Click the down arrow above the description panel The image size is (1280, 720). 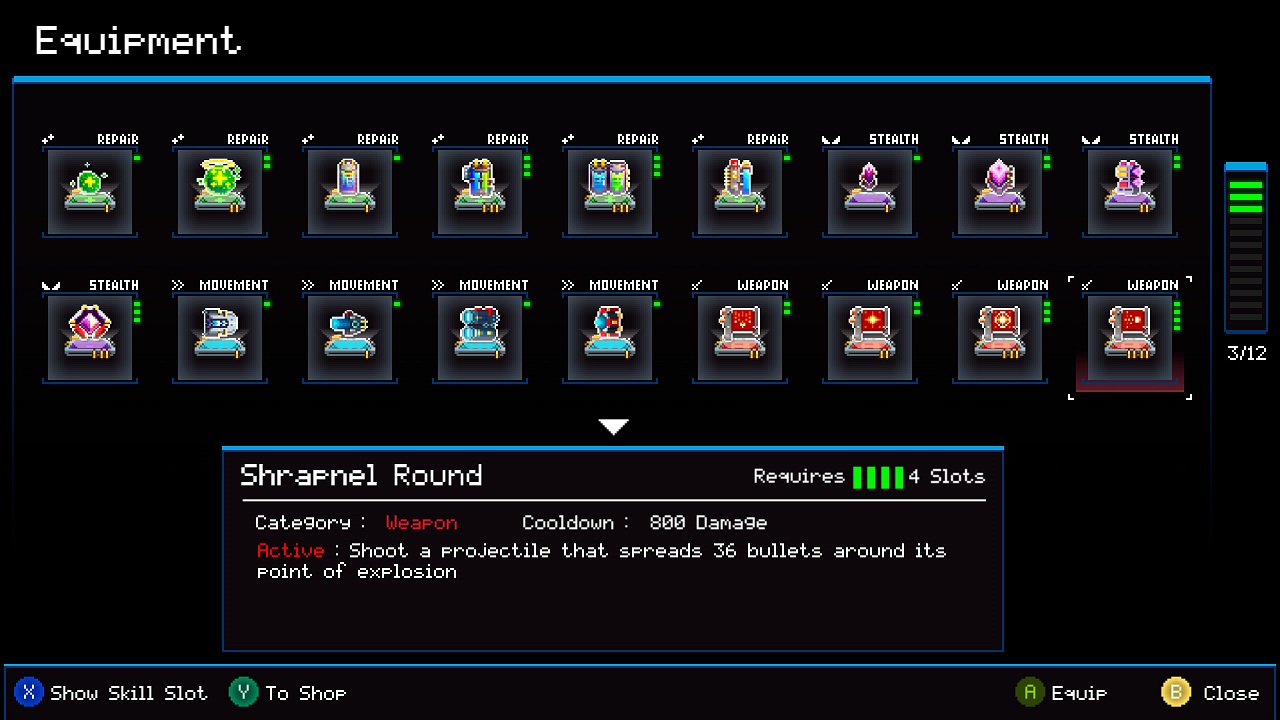coord(613,426)
